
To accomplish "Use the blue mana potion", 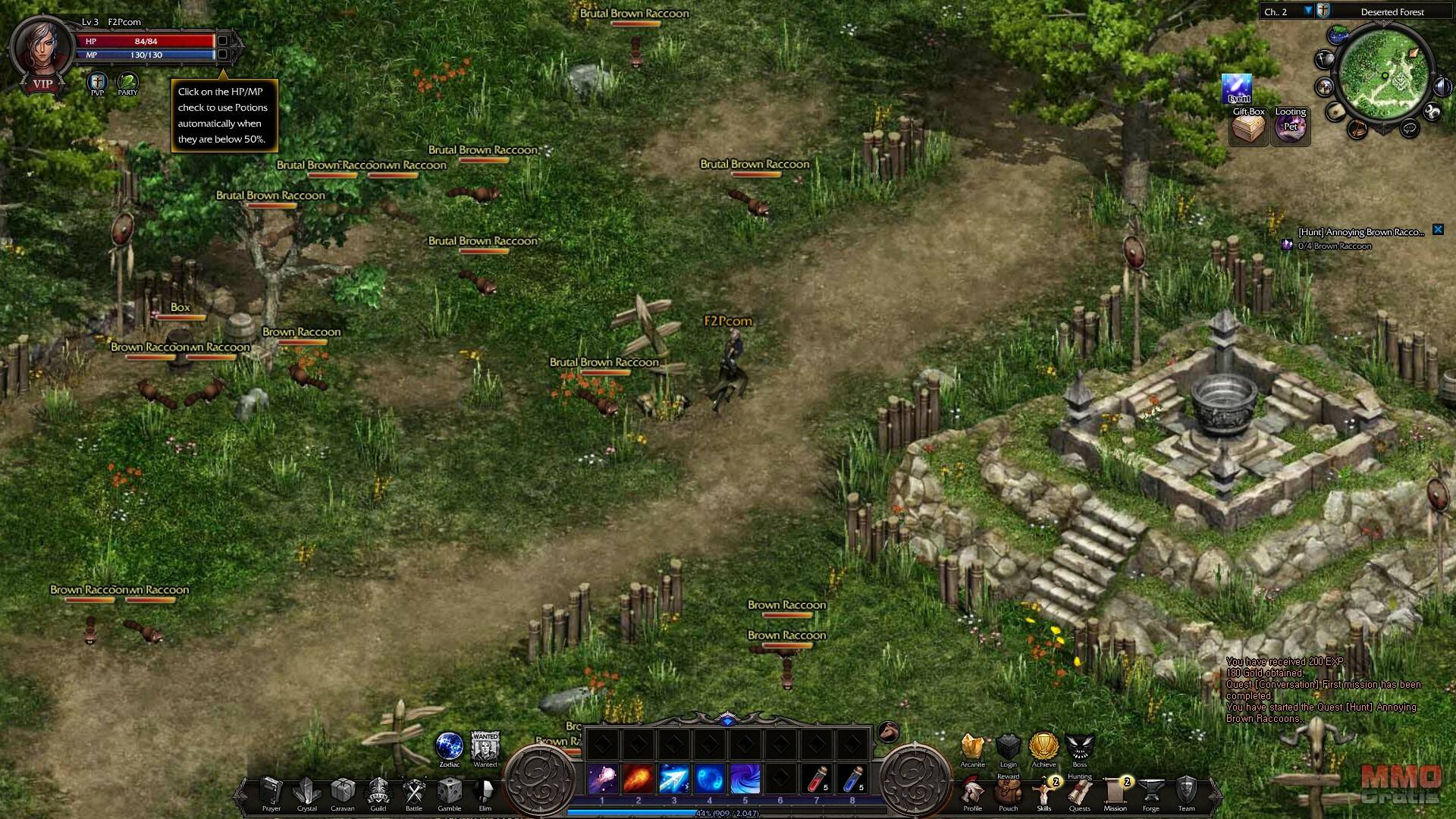I will tap(852, 779).
